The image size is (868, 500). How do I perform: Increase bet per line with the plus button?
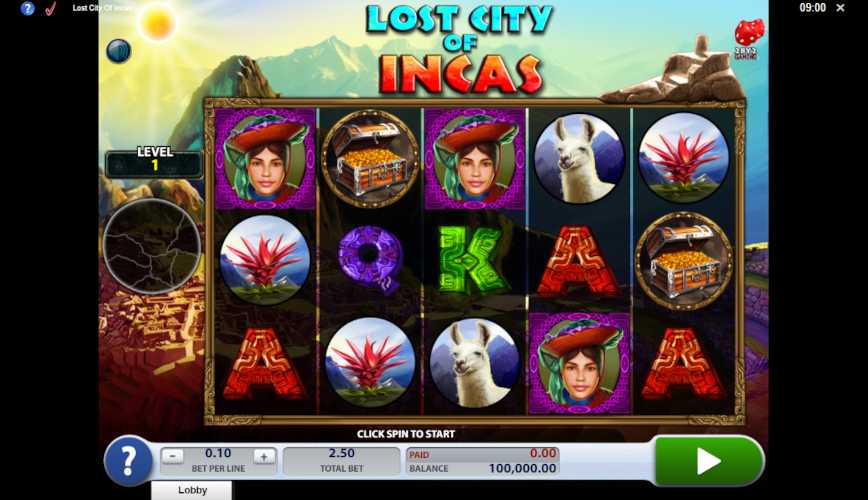[264, 456]
